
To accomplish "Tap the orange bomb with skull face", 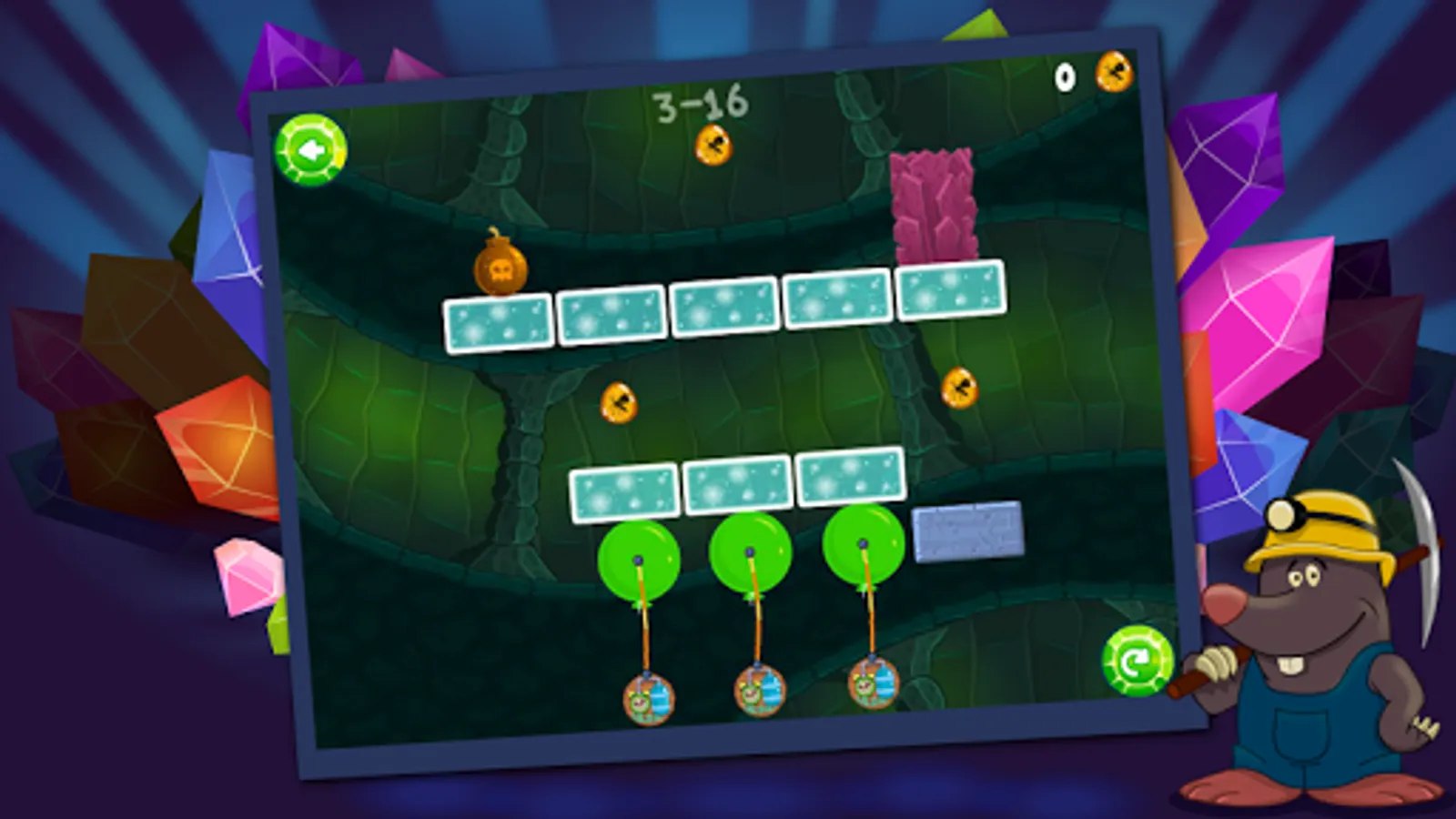I will 502,268.
